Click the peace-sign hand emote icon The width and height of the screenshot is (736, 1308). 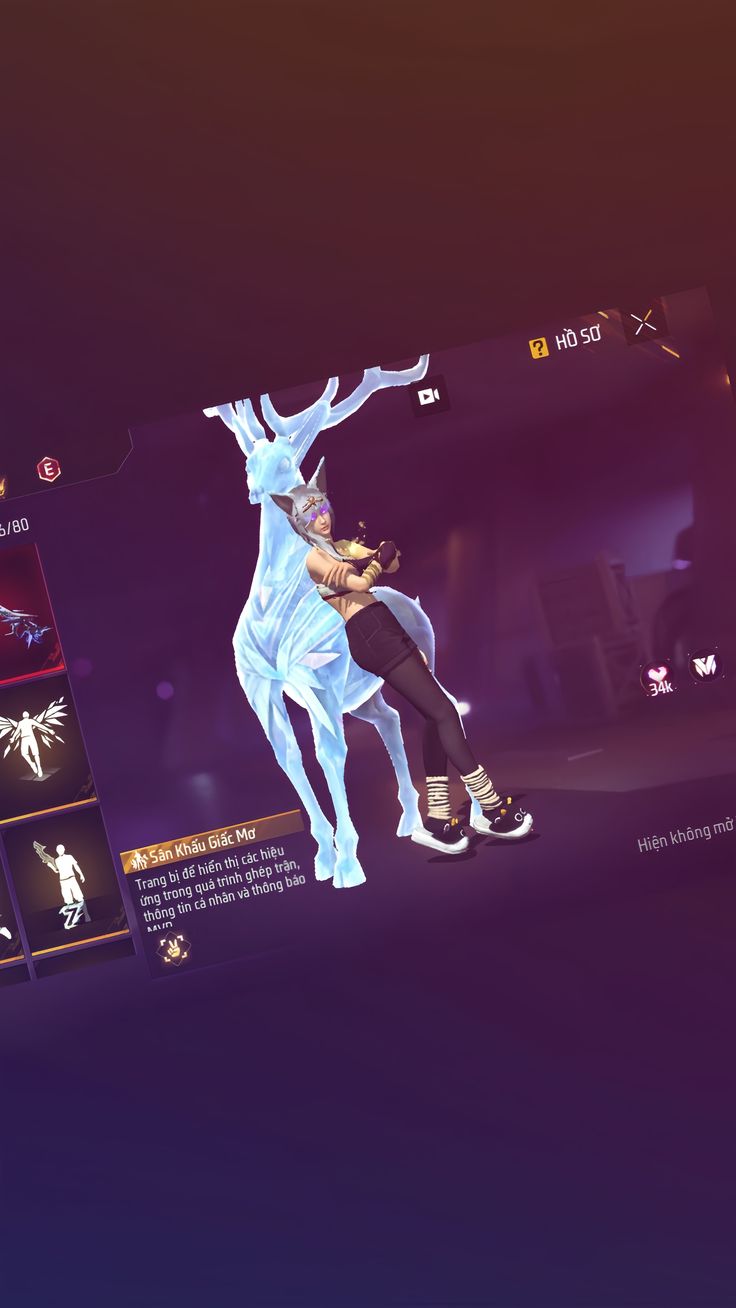coord(173,947)
